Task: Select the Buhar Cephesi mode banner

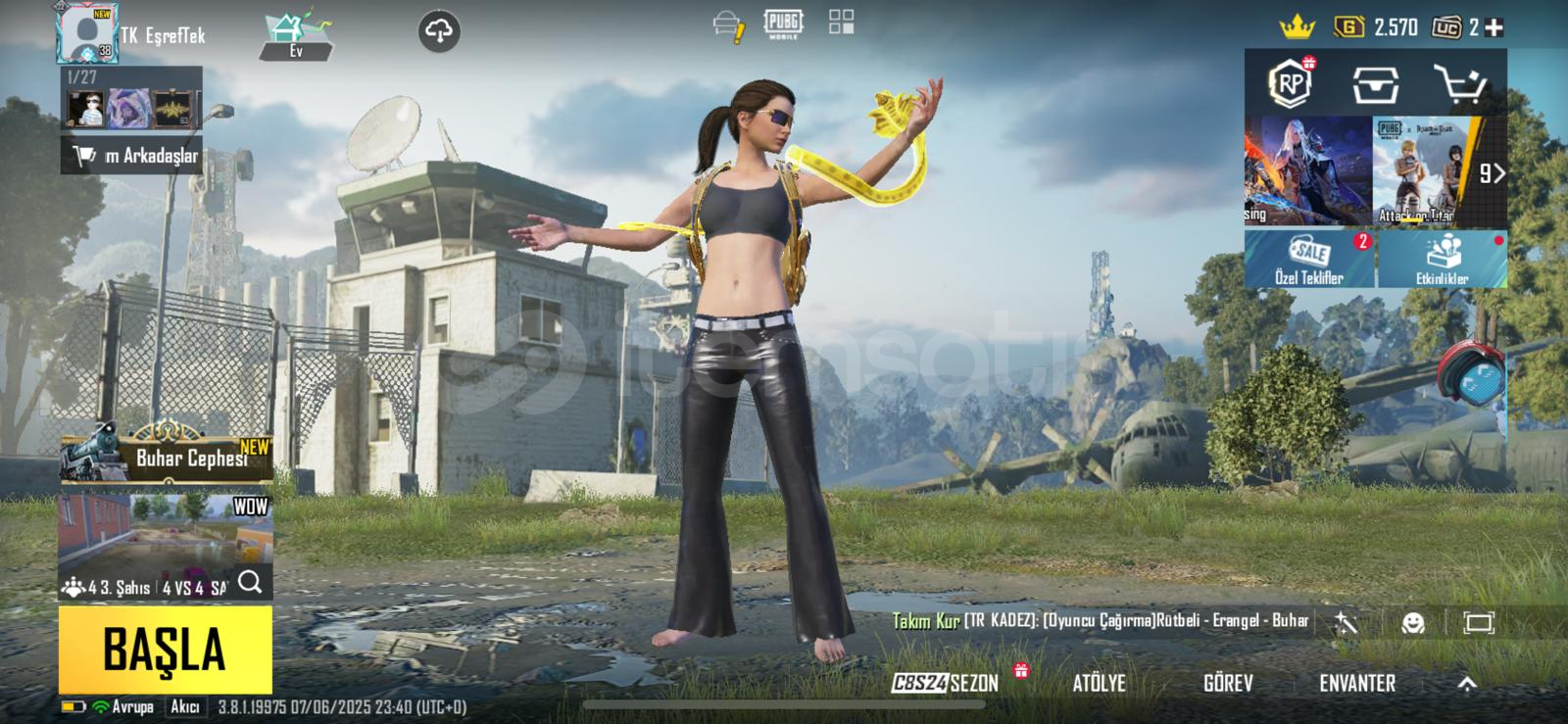Action: pos(167,455)
